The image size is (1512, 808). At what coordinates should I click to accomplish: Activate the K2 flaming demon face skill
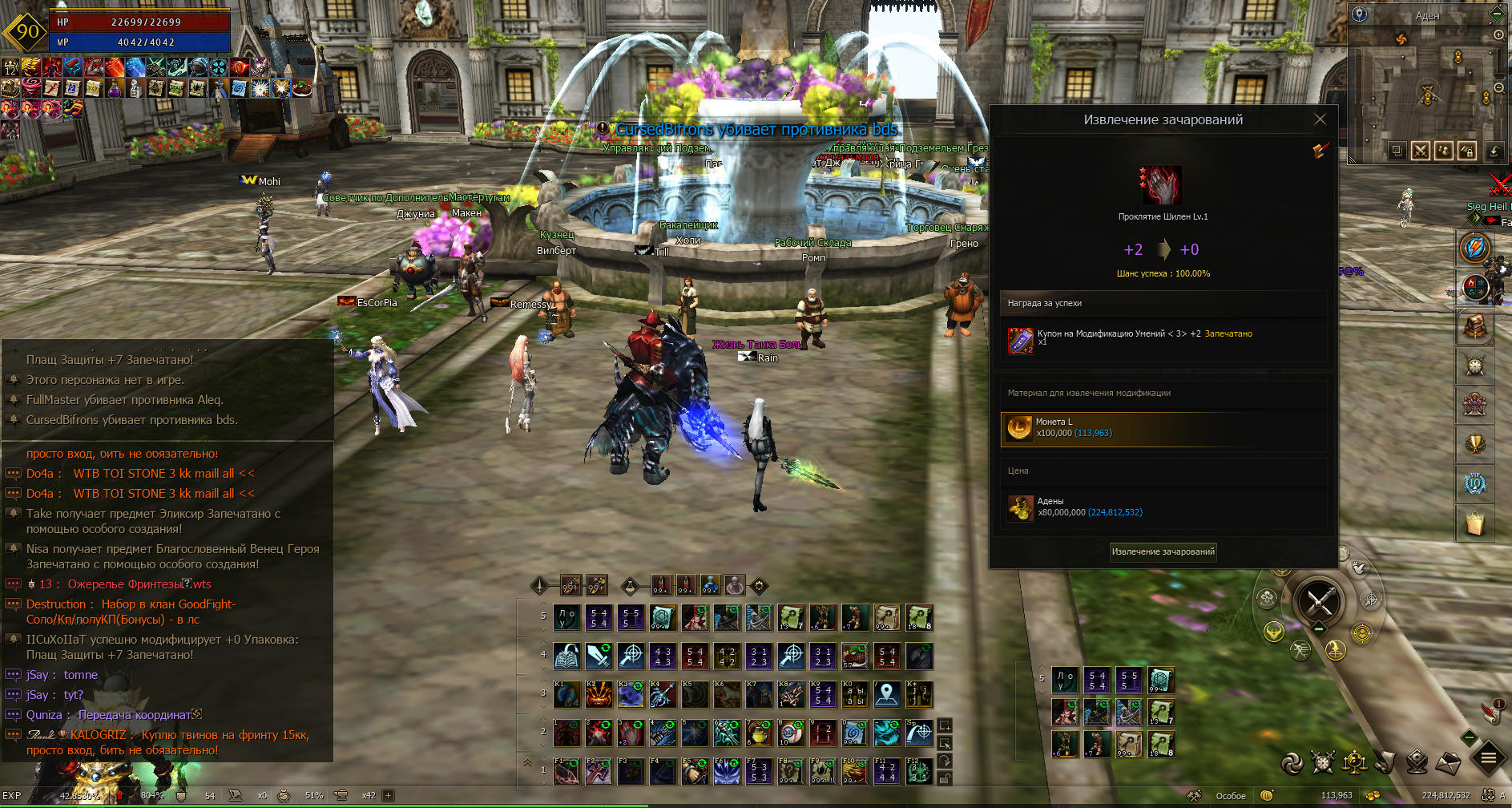click(x=599, y=695)
